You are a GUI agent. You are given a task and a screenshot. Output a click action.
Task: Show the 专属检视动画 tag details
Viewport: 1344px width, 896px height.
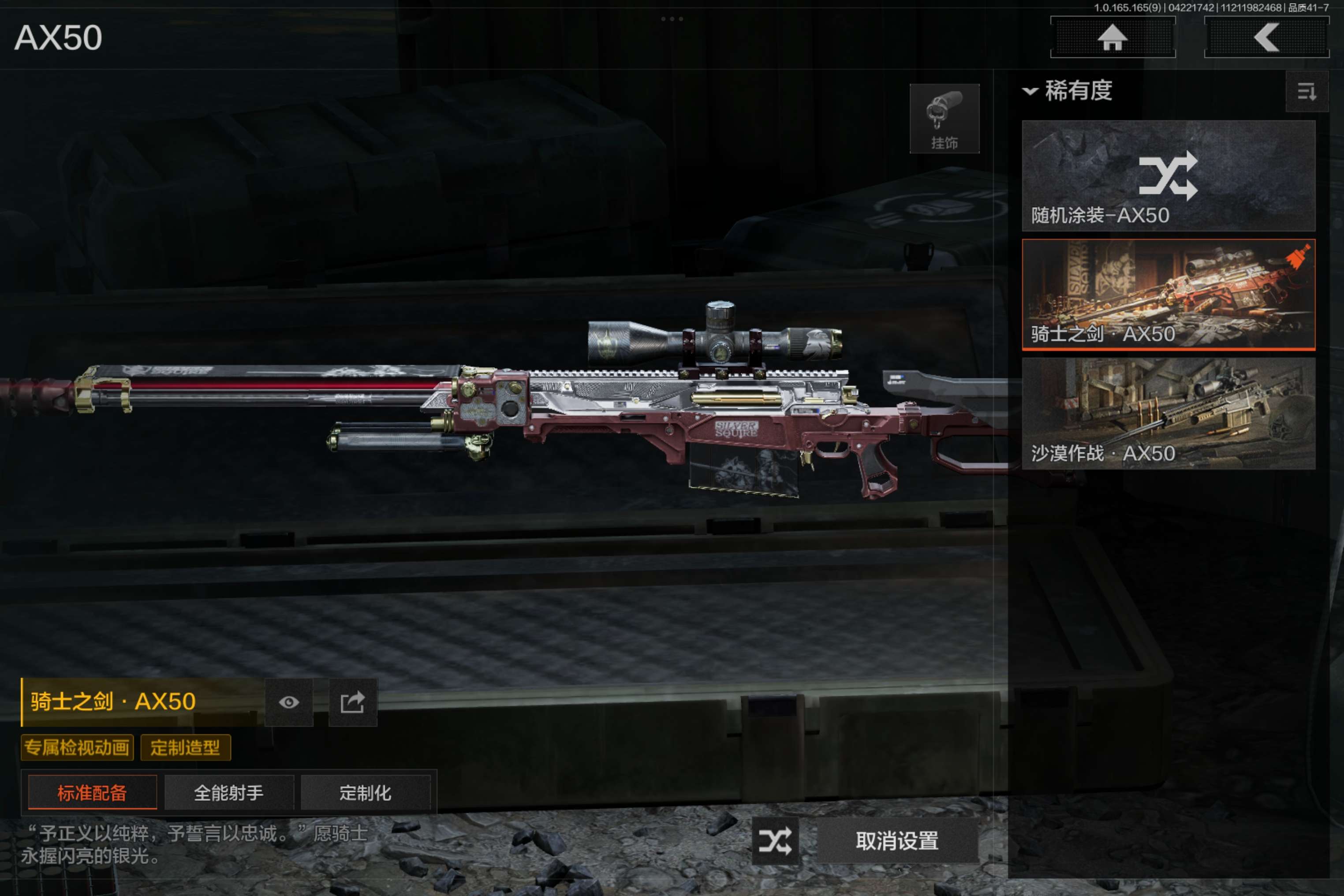point(77,747)
